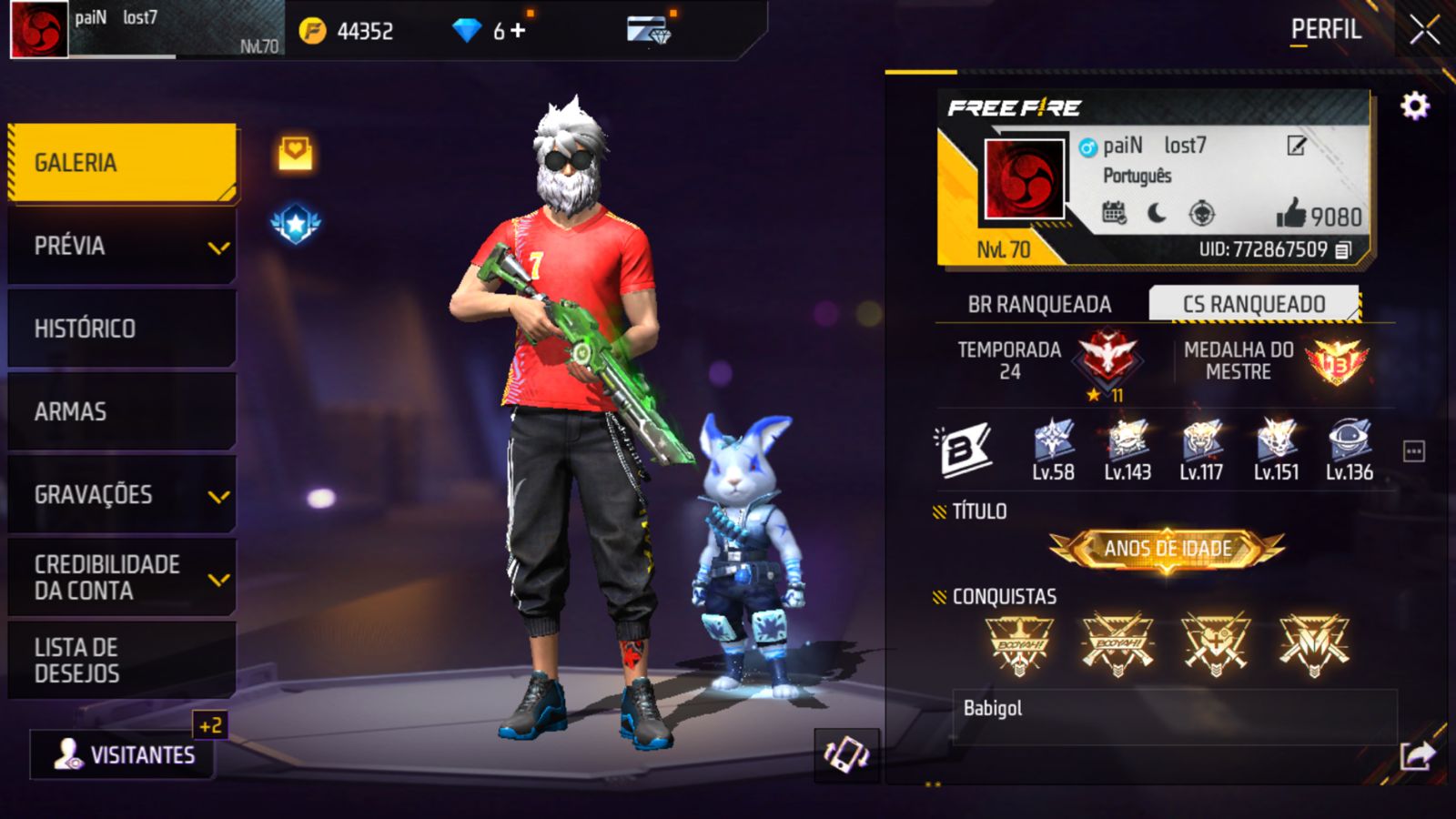
Task: Open the Histórico menu entry
Action: pos(122,329)
